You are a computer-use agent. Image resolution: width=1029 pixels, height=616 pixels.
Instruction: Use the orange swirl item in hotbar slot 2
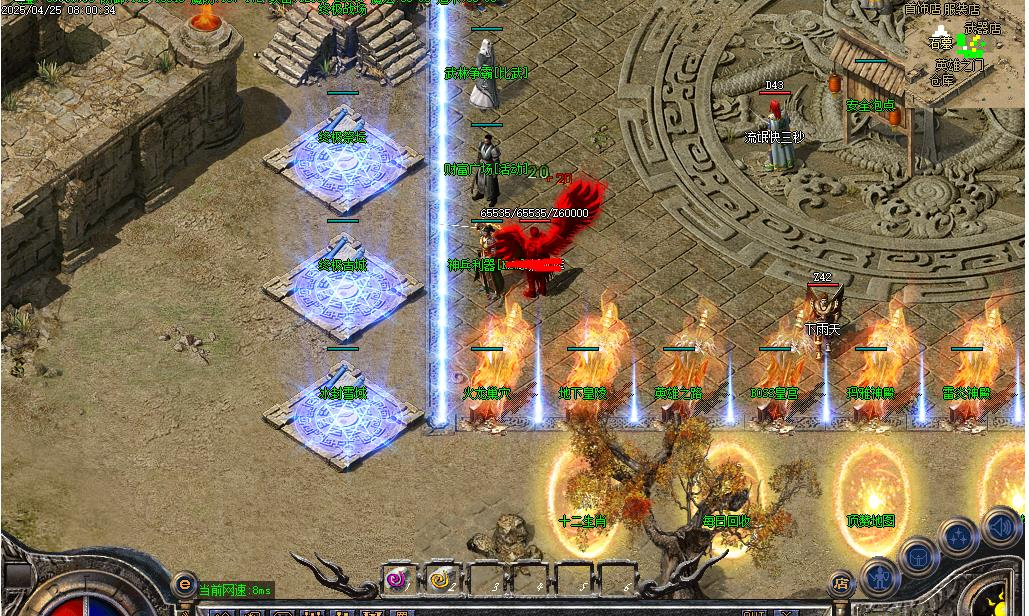tap(441, 579)
